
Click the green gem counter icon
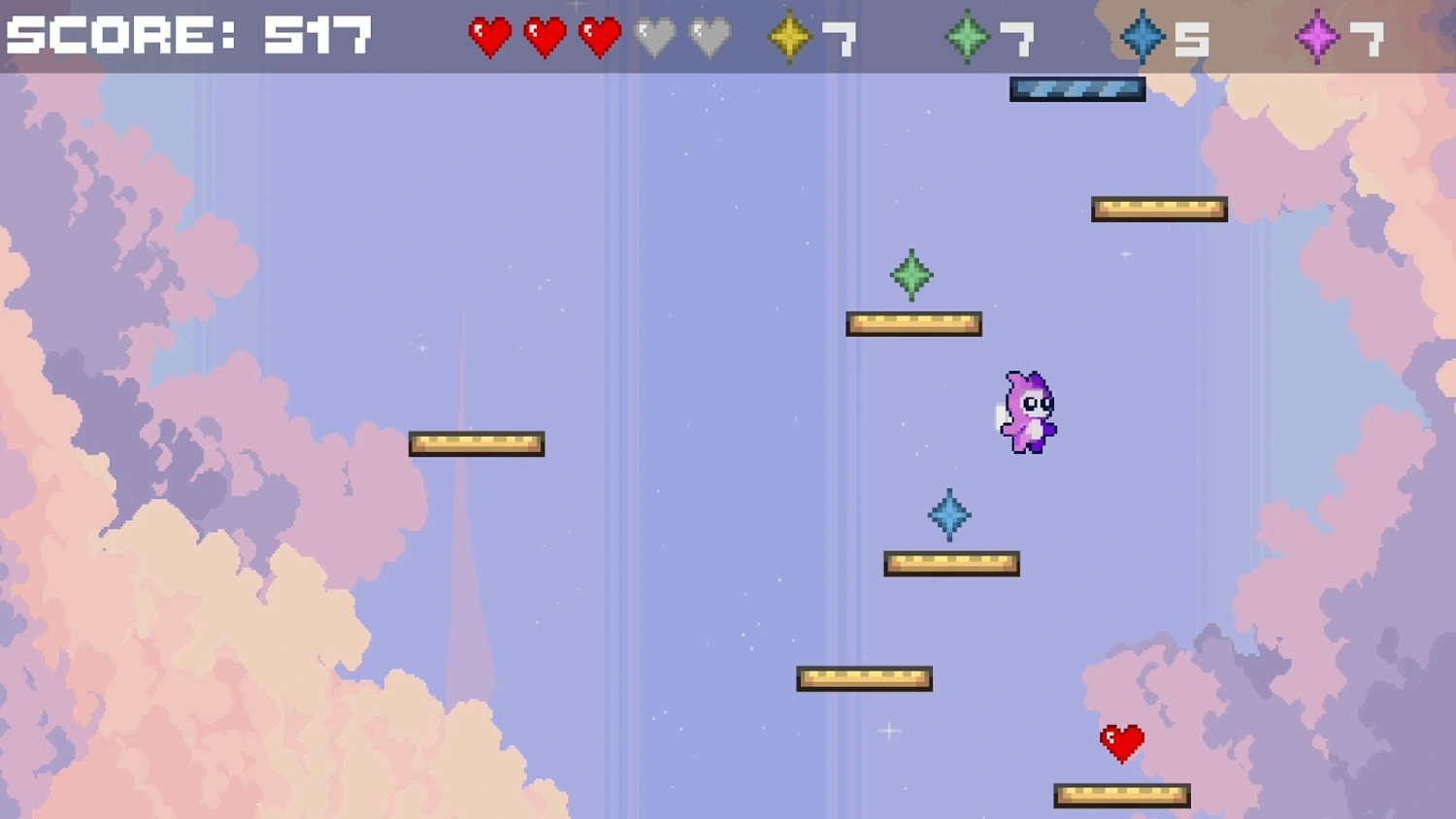[x=966, y=37]
